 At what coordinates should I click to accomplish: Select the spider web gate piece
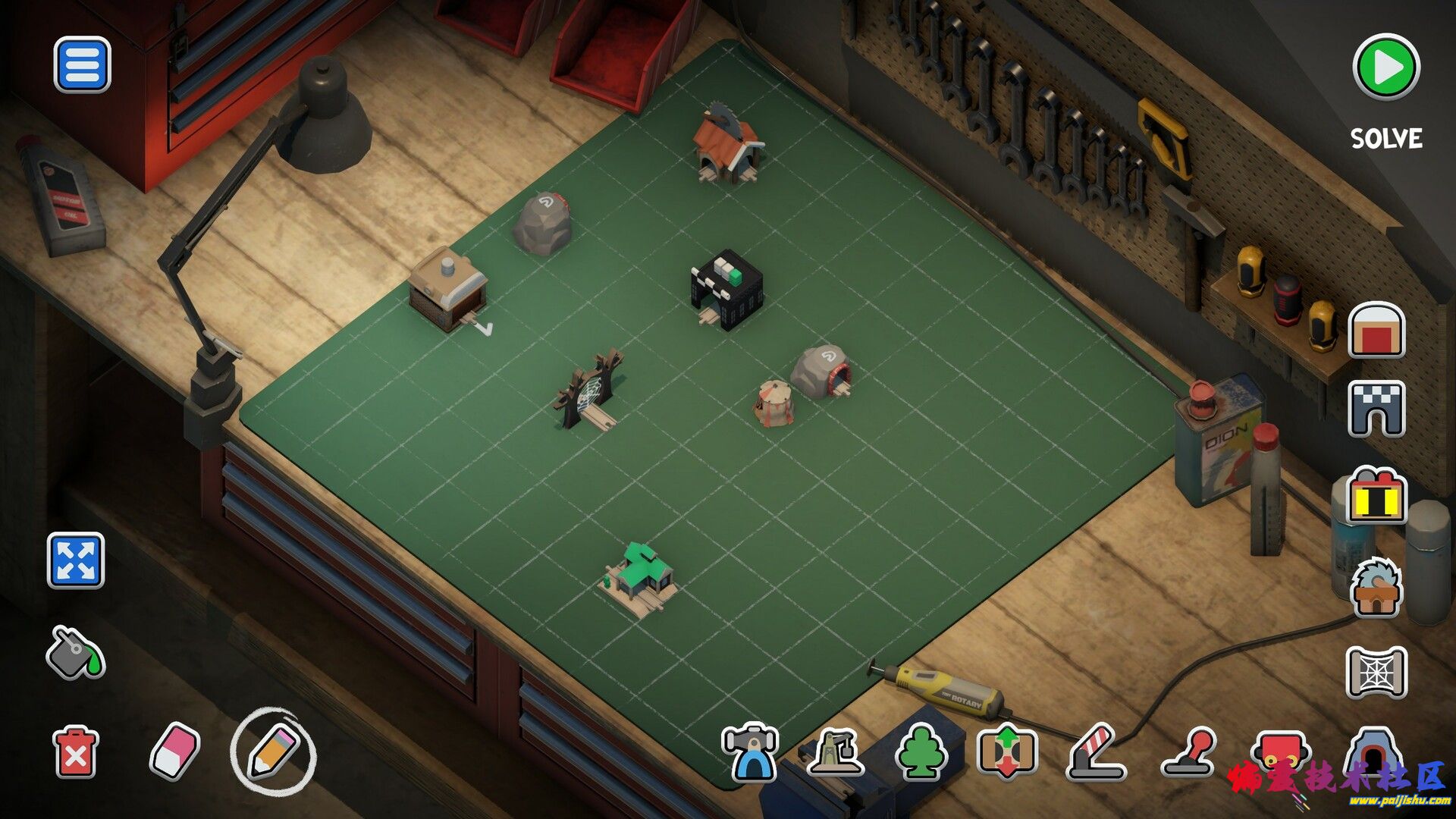[x=1376, y=672]
